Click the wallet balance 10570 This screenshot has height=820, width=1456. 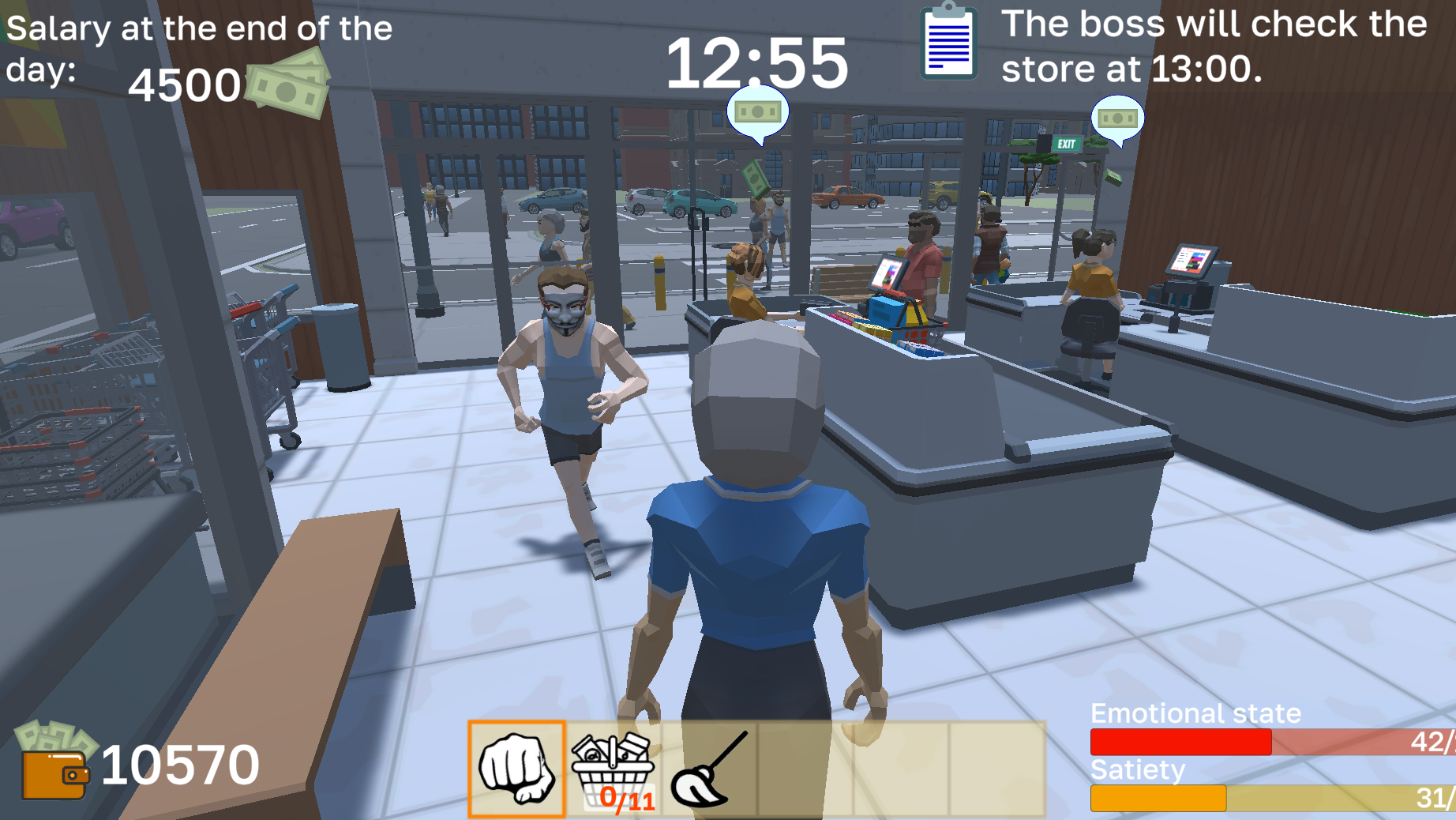tap(182, 766)
